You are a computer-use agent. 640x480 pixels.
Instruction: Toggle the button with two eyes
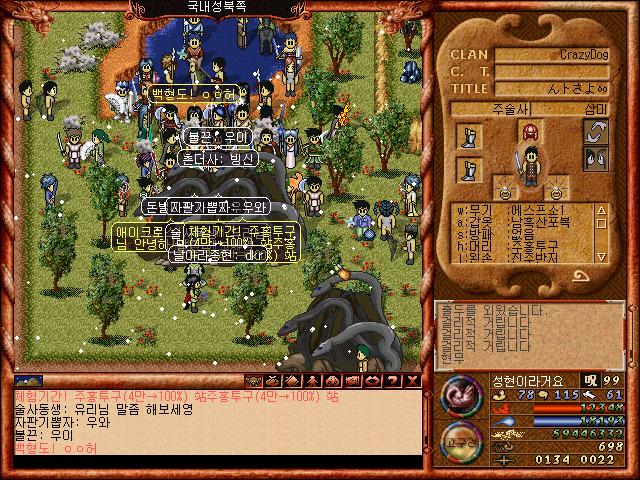(596, 158)
